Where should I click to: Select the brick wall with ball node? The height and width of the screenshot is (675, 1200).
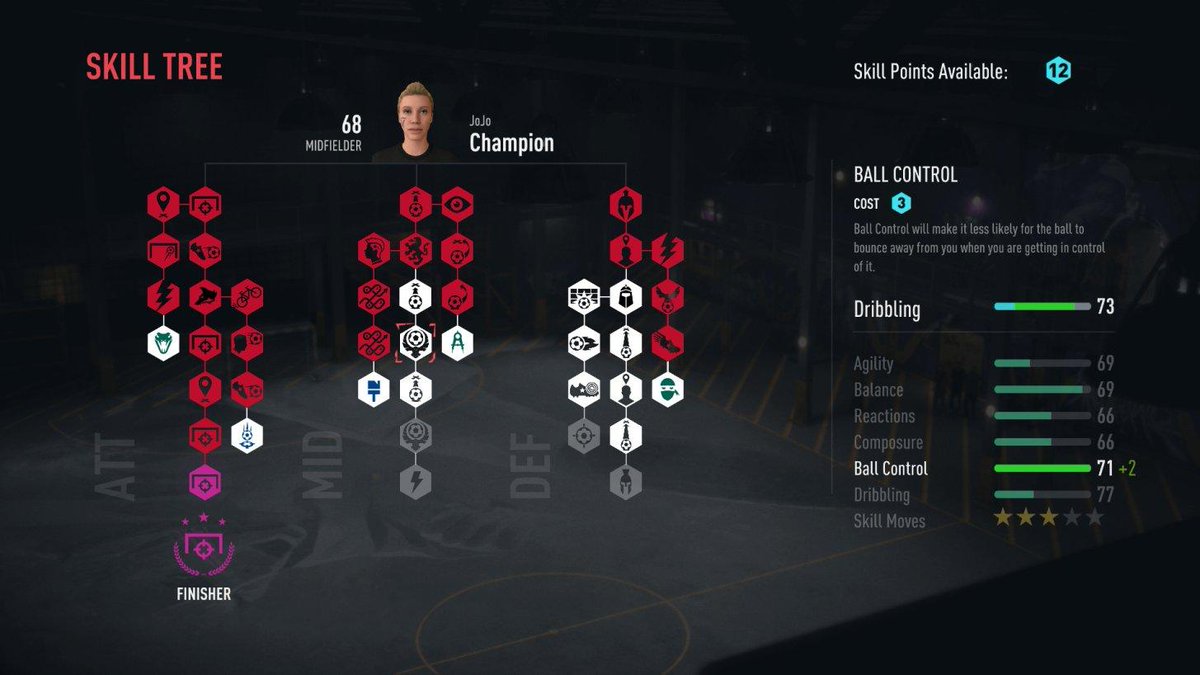pos(583,296)
